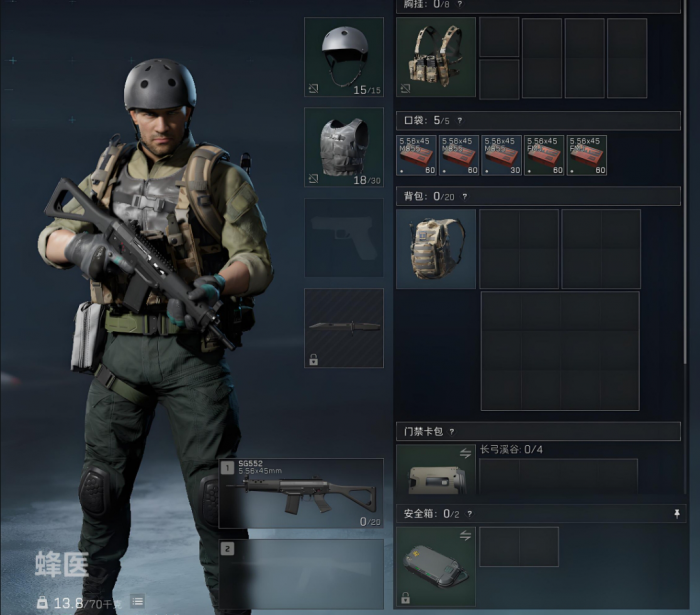Screen dimensions: 700x615
Task: Select the safe box container slot
Action: point(436,566)
